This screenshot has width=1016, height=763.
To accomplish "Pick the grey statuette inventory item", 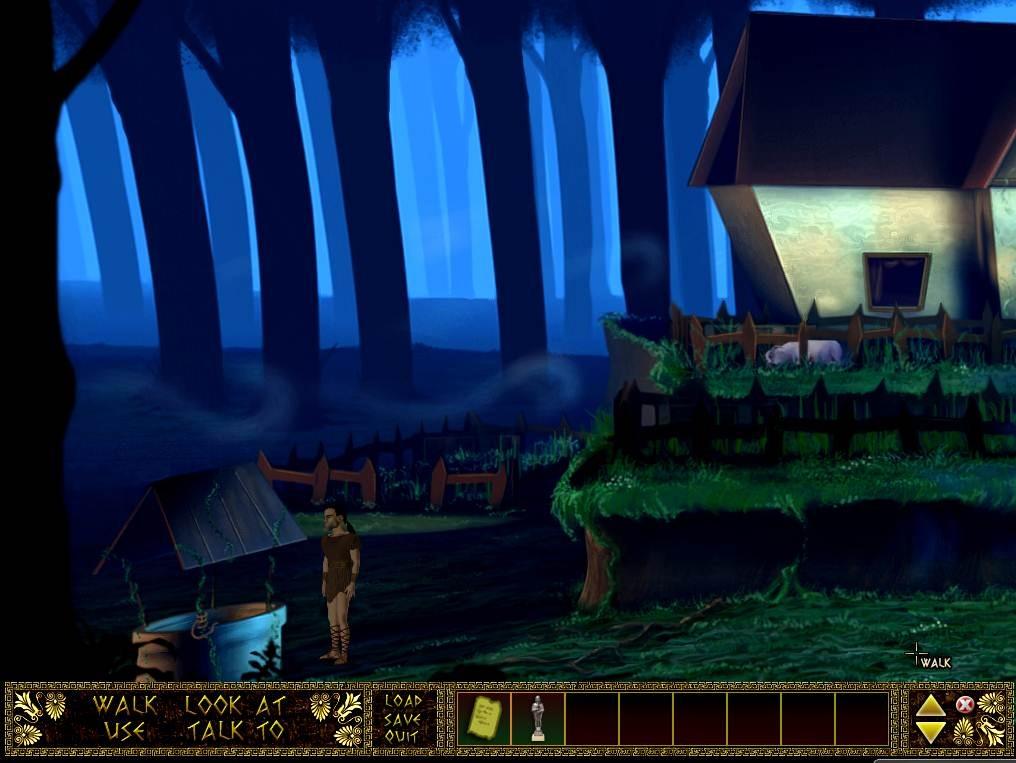I will (x=538, y=718).
